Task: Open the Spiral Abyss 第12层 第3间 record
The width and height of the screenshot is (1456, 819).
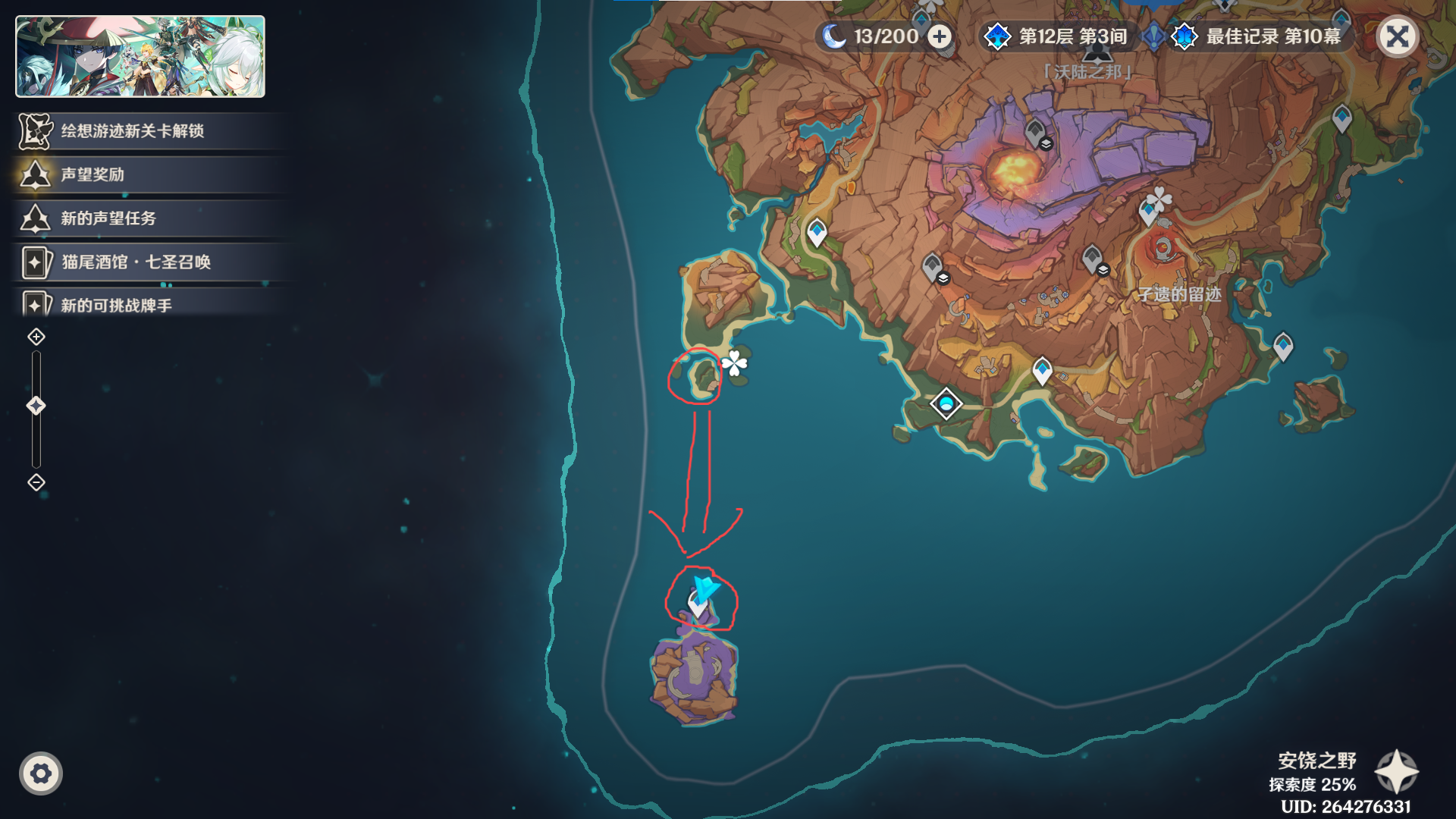Action: click(x=1059, y=36)
